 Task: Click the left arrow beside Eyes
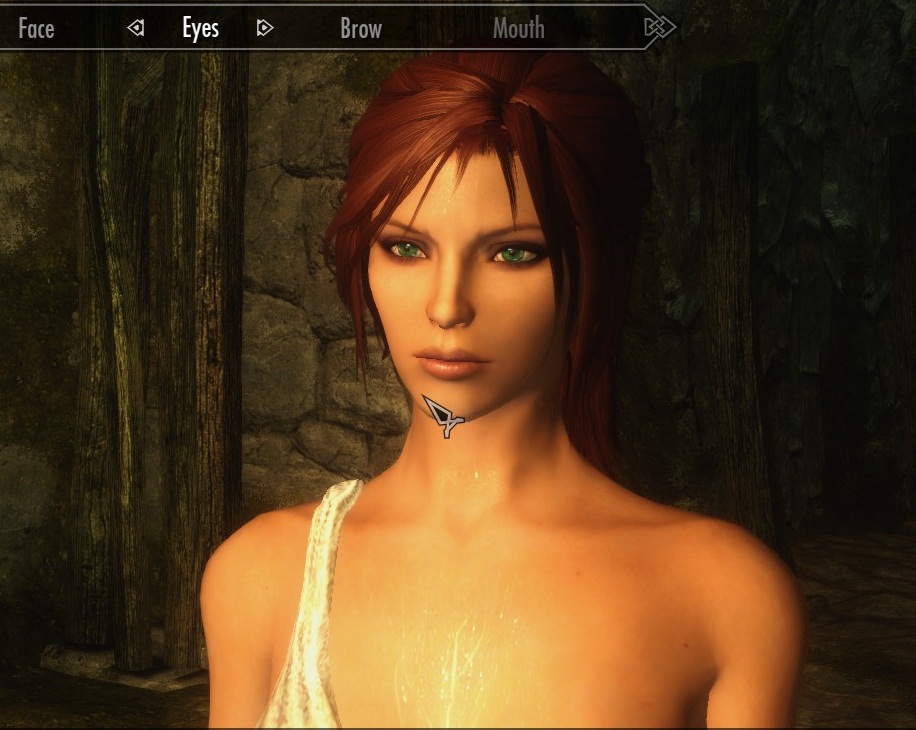click(x=136, y=29)
